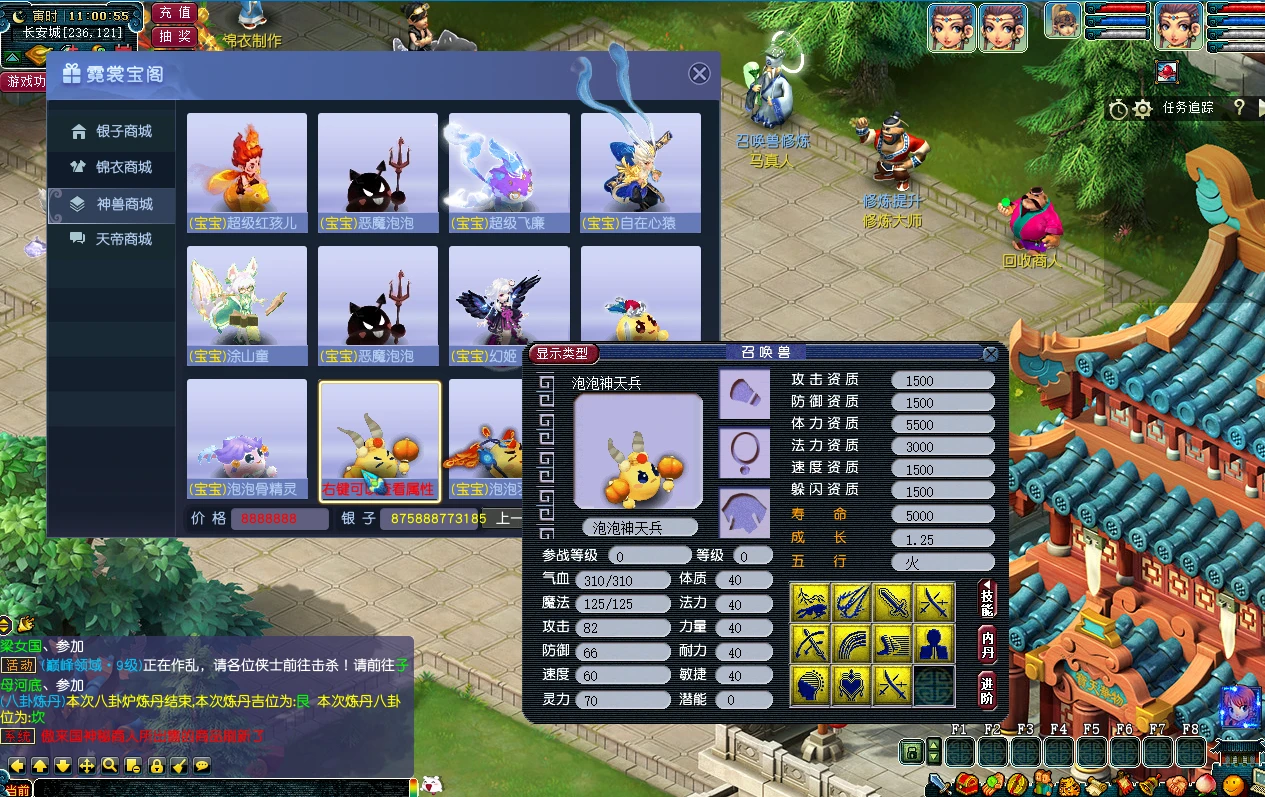Select the sword skill icon

[x=893, y=603]
